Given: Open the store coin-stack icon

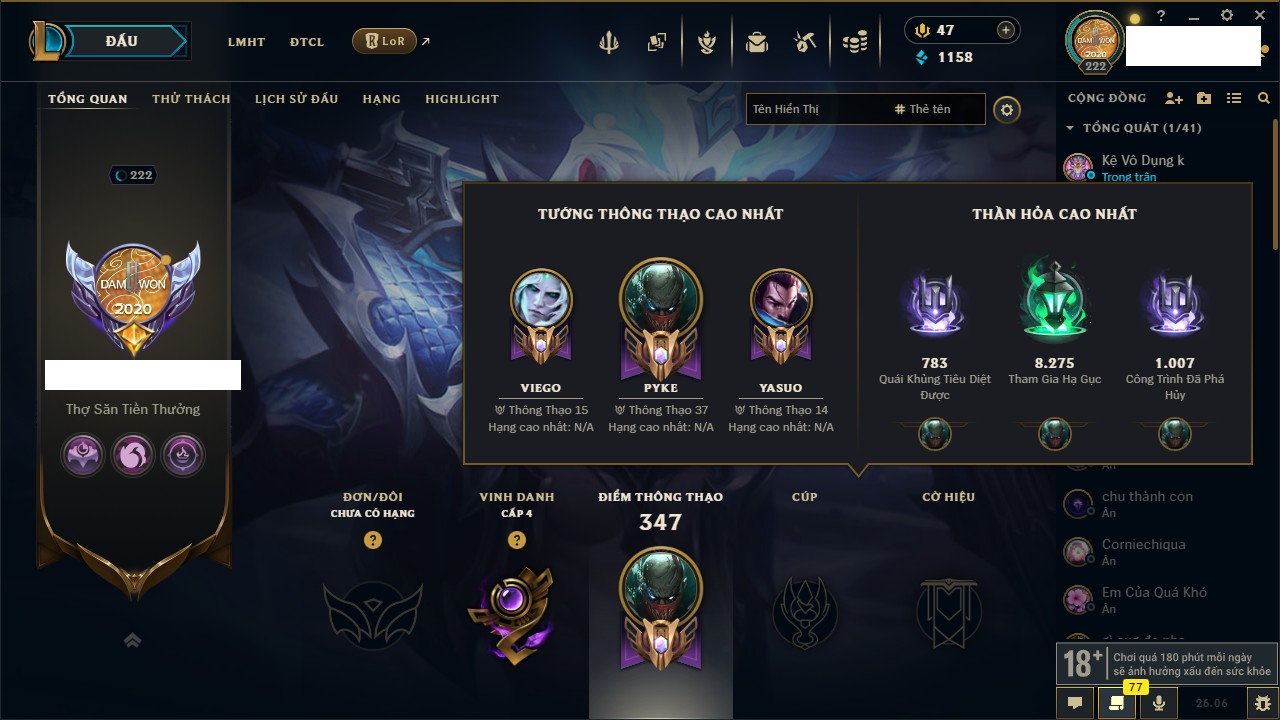Looking at the screenshot, I should [854, 42].
